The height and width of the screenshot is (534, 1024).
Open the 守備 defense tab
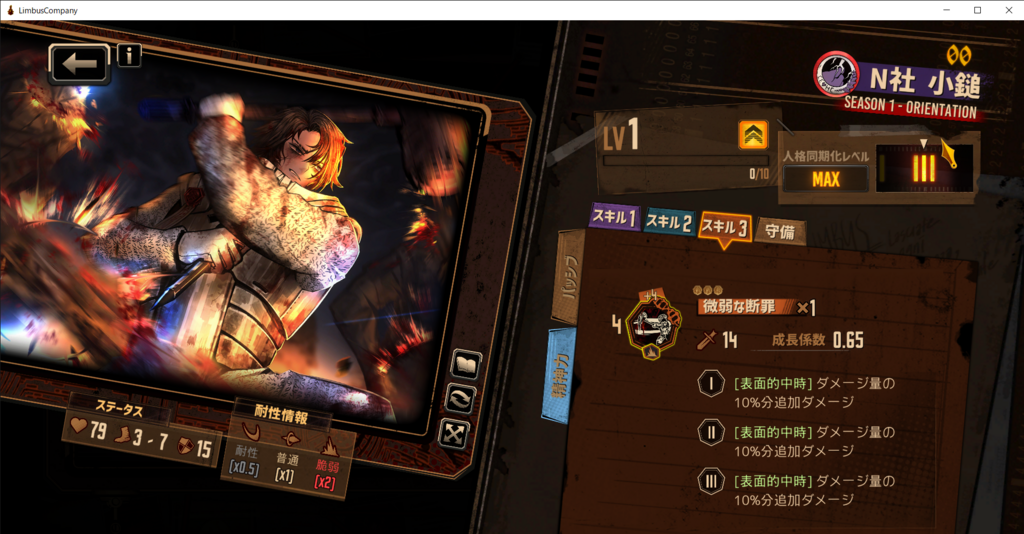point(780,232)
